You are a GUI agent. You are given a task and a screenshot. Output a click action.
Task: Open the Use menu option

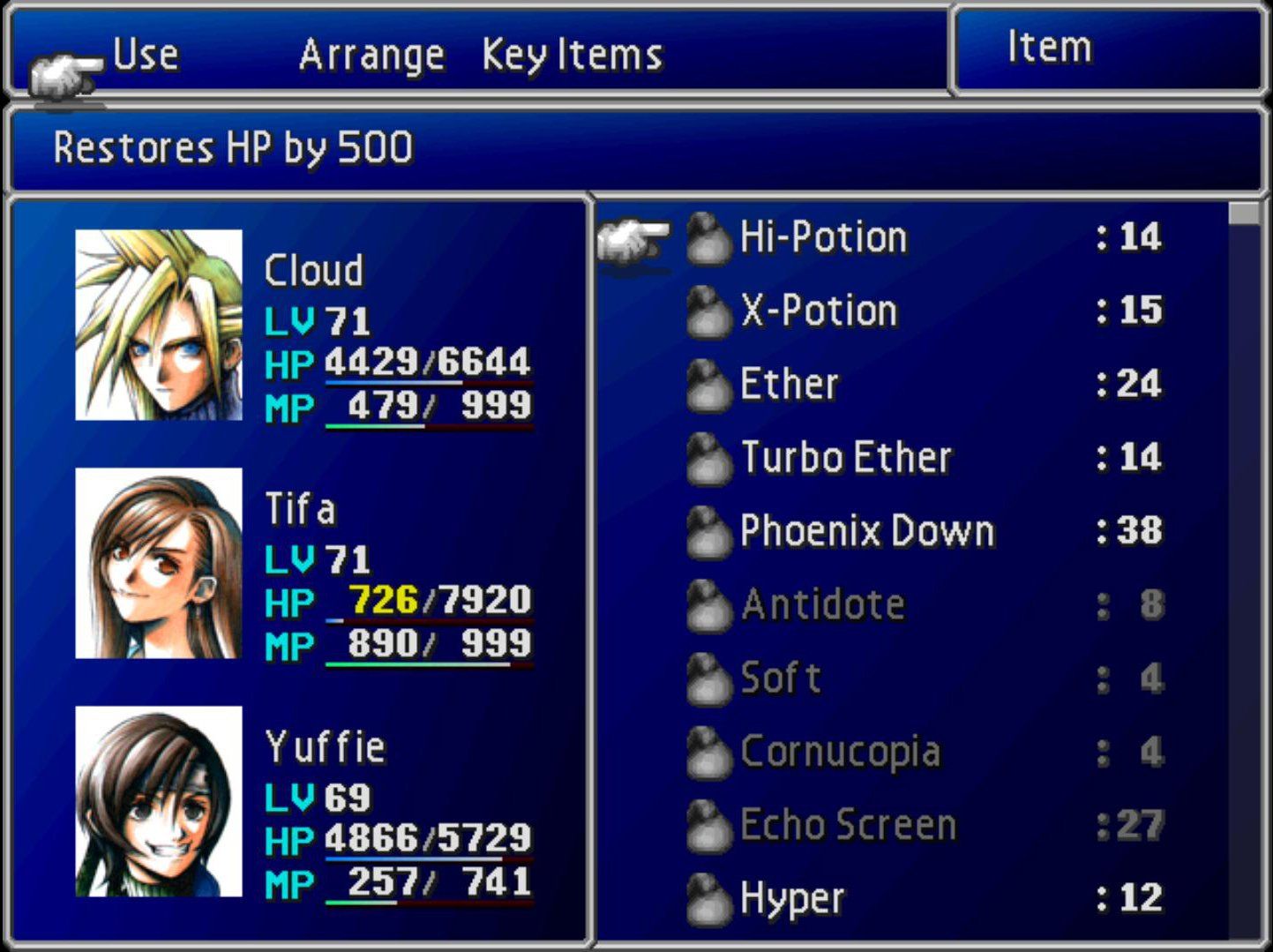(146, 53)
